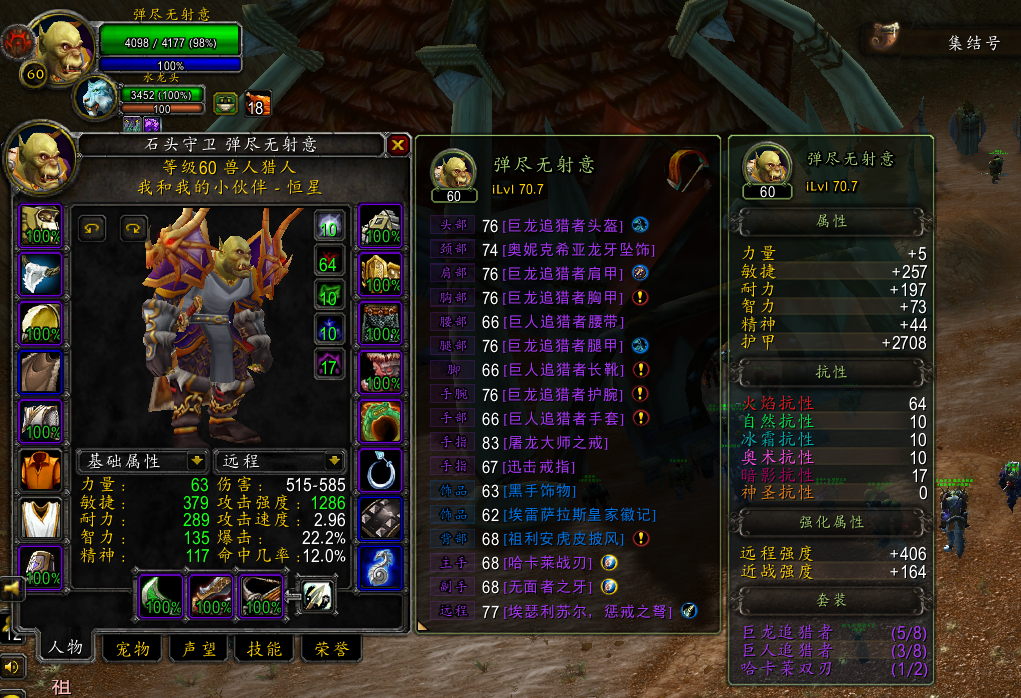Select the 荣誉 honor tab
The height and width of the screenshot is (698, 1021).
tap(331, 649)
